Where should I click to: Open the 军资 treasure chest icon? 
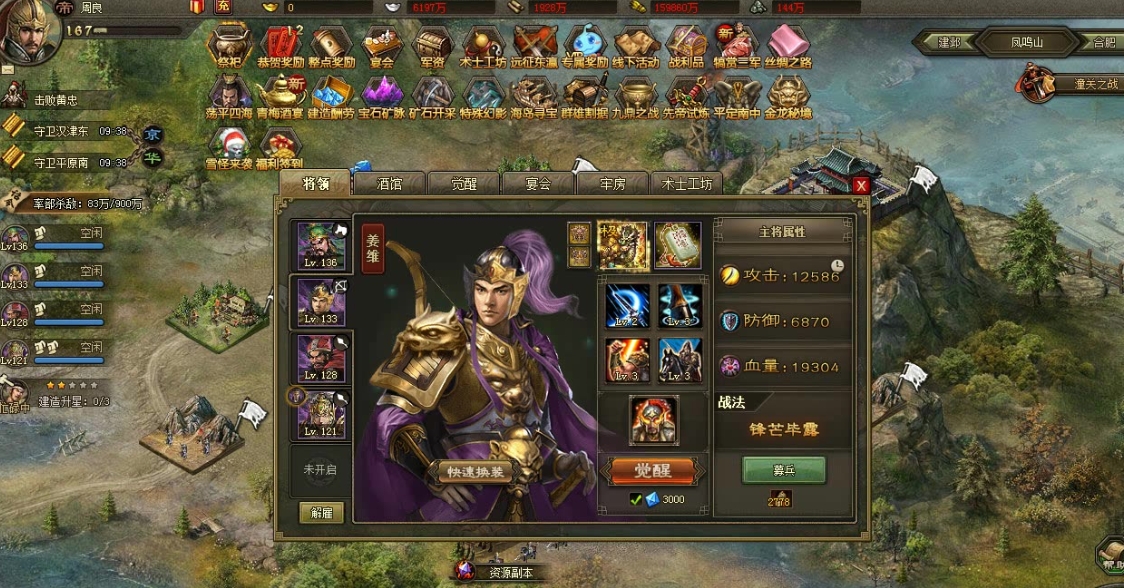pyautogui.click(x=432, y=46)
